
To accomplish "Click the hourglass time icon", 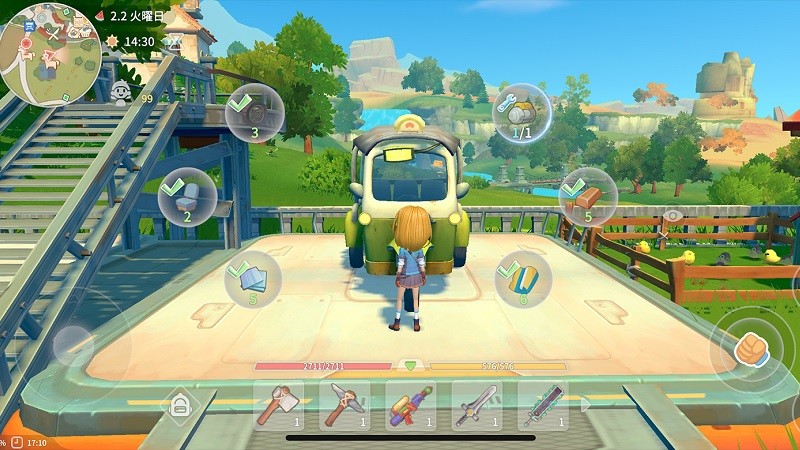I will (x=173, y=42).
